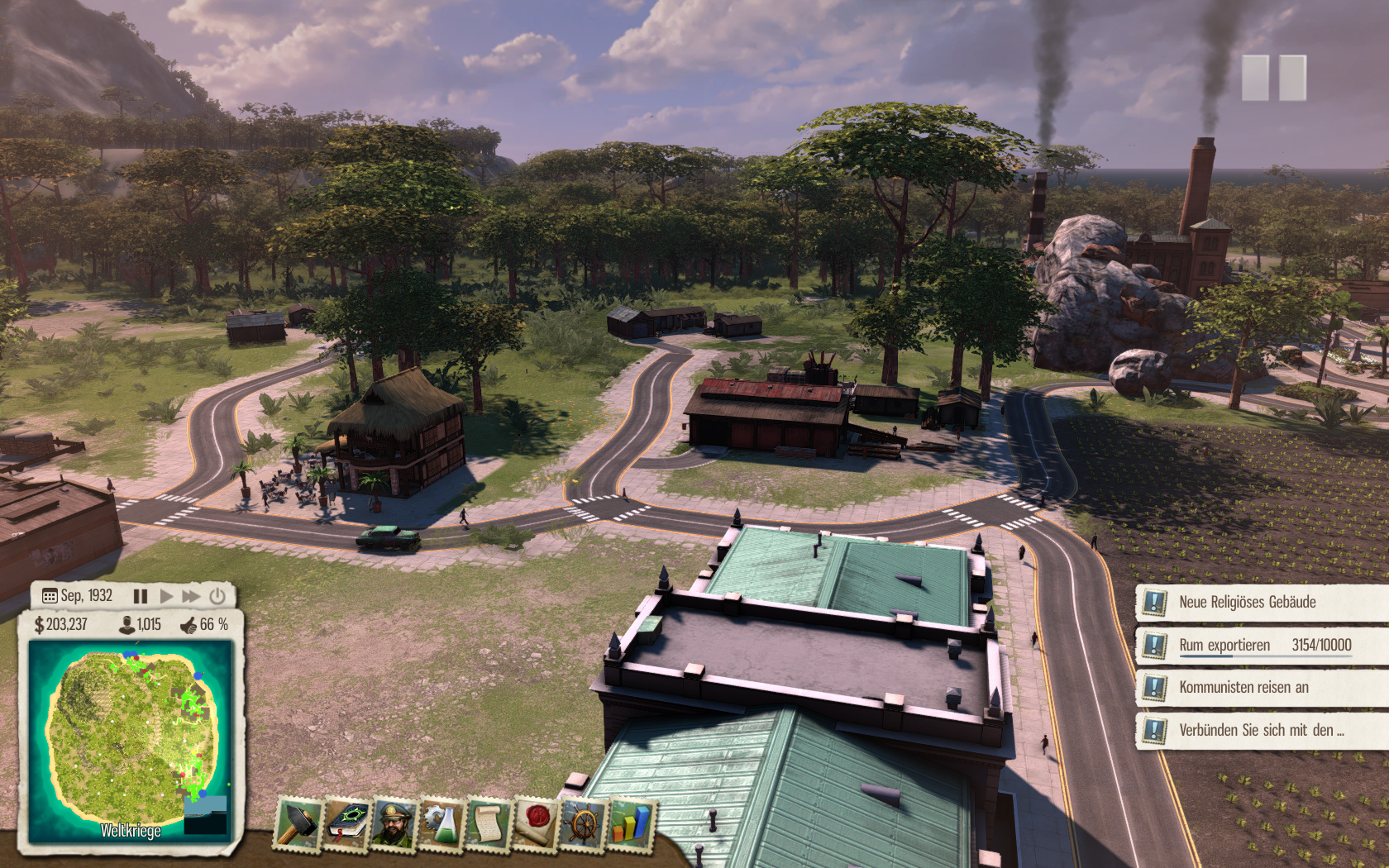Click the calendar date icon
The height and width of the screenshot is (868, 1389).
[50, 596]
